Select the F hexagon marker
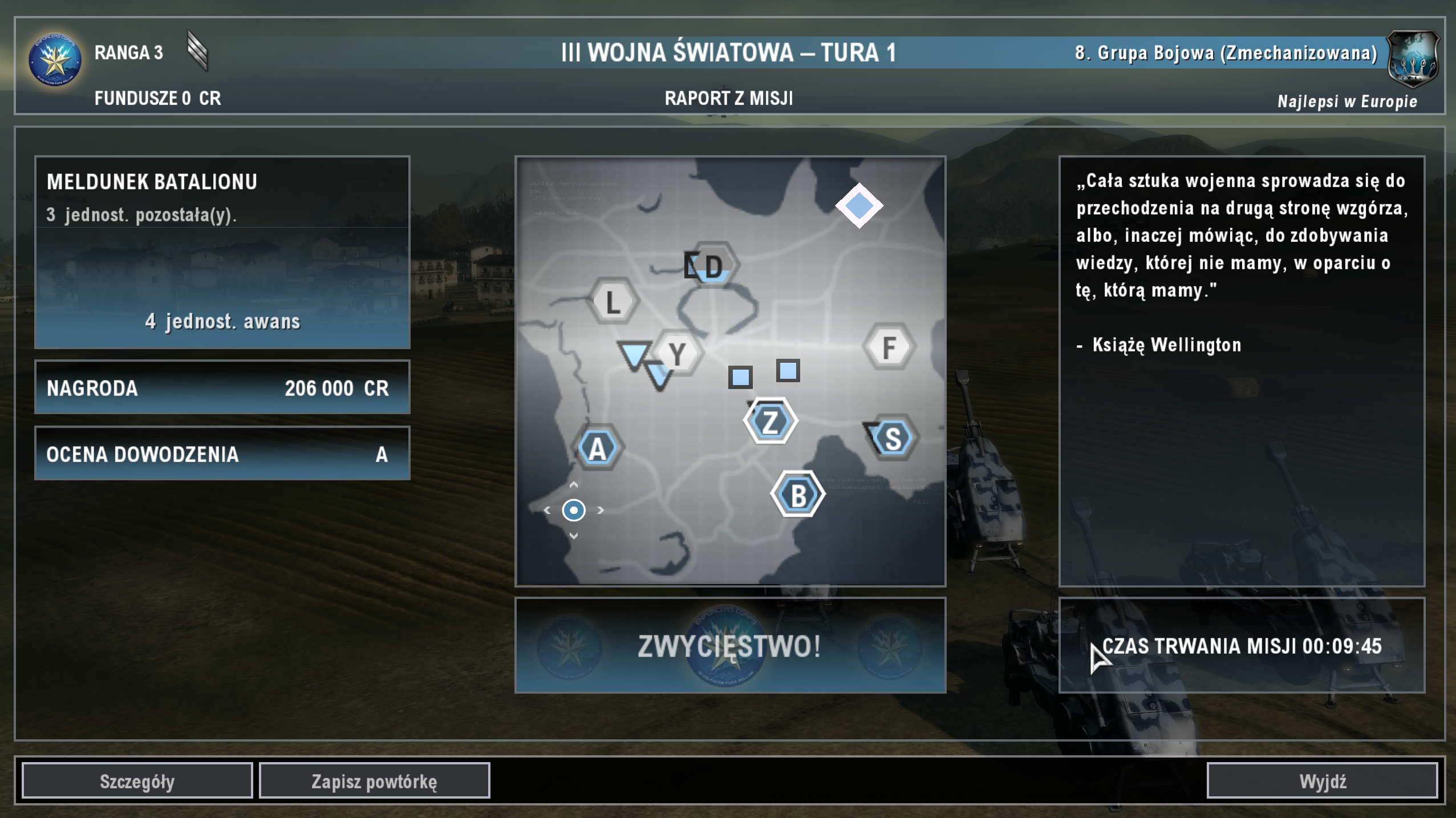1456x818 pixels. [x=889, y=347]
